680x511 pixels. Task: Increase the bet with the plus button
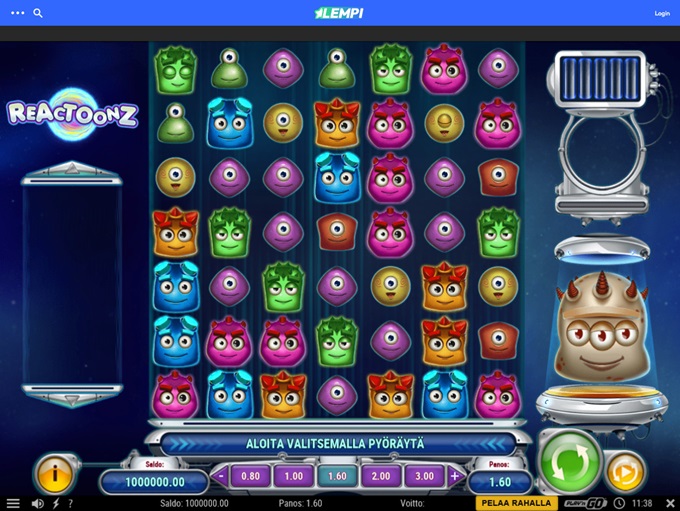coord(455,476)
